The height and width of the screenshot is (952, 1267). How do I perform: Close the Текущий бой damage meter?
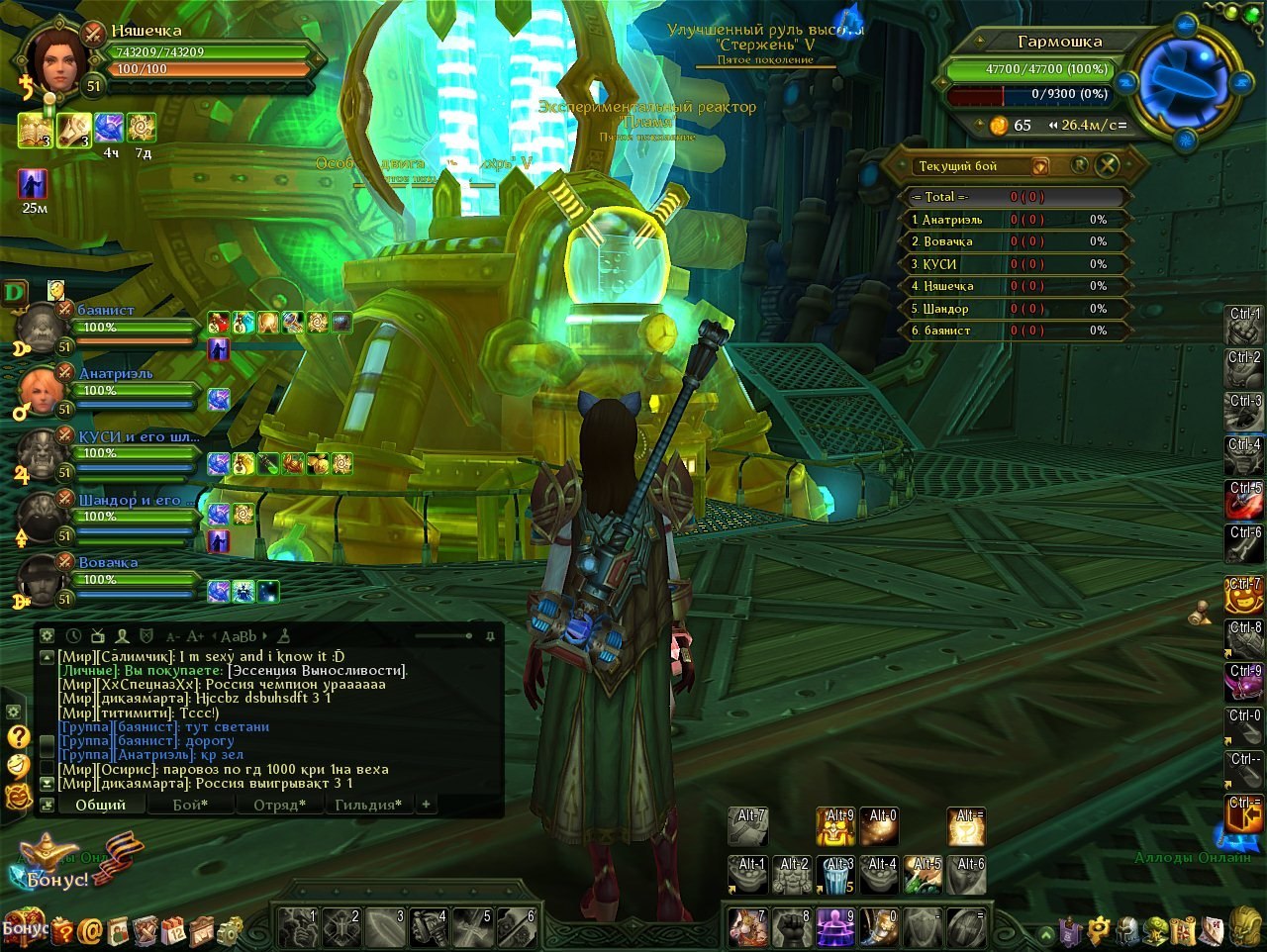pyautogui.click(x=1109, y=165)
